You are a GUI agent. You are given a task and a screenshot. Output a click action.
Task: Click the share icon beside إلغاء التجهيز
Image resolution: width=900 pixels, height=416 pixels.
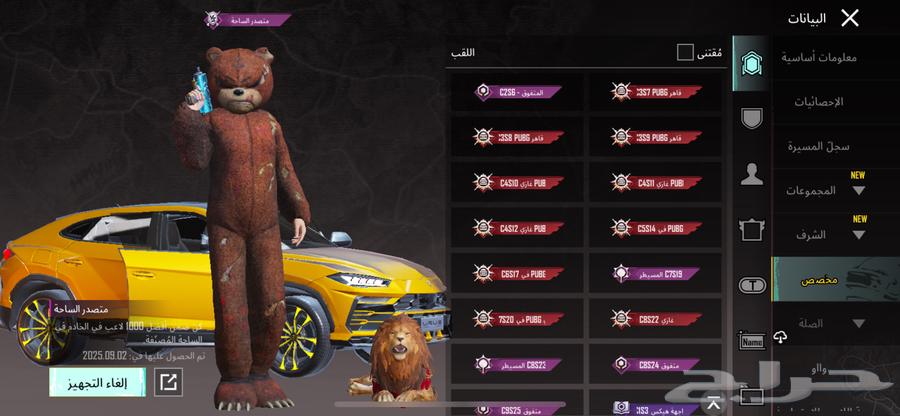tap(169, 382)
